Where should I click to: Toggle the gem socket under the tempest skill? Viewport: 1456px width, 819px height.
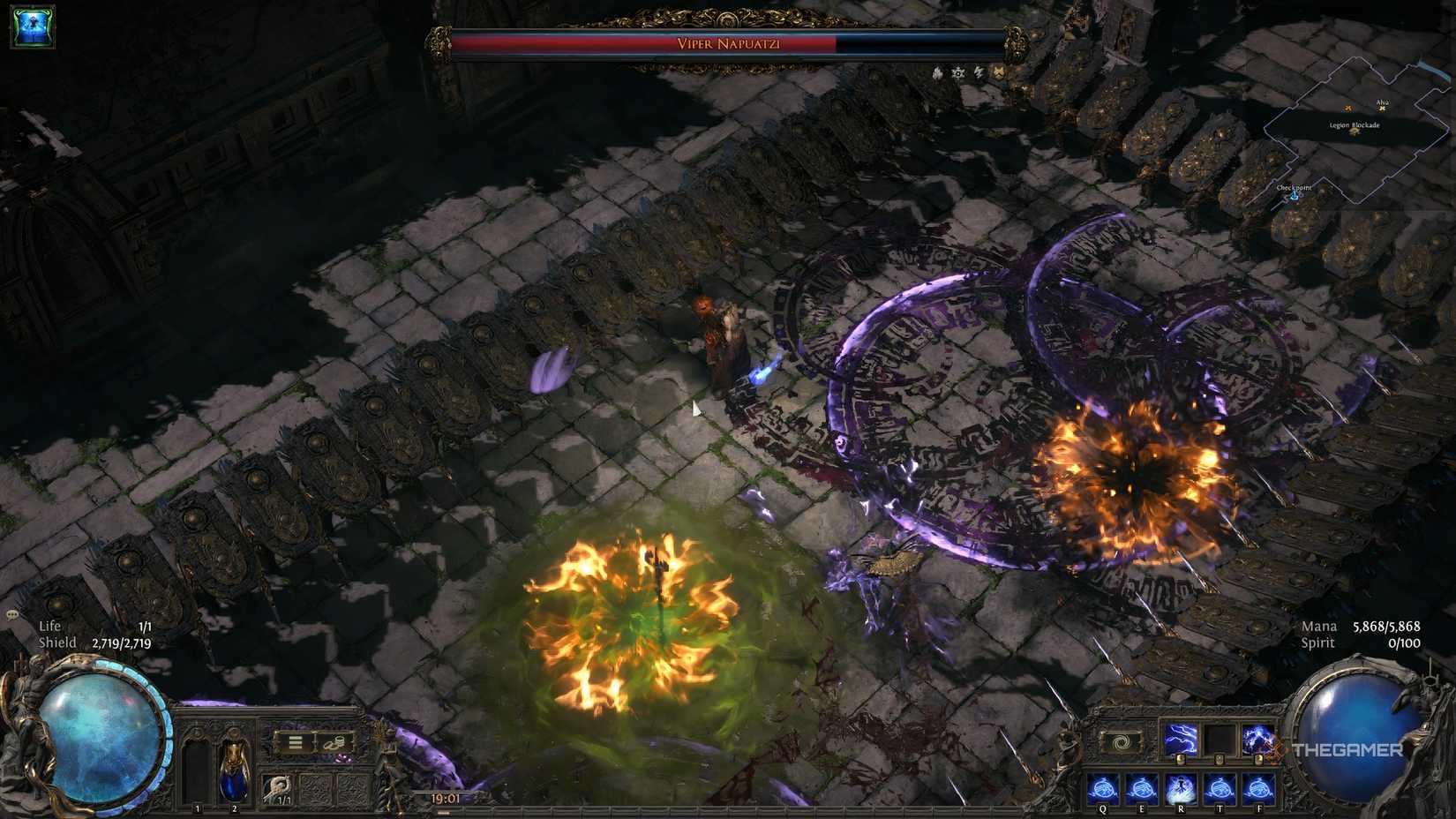(1258, 760)
